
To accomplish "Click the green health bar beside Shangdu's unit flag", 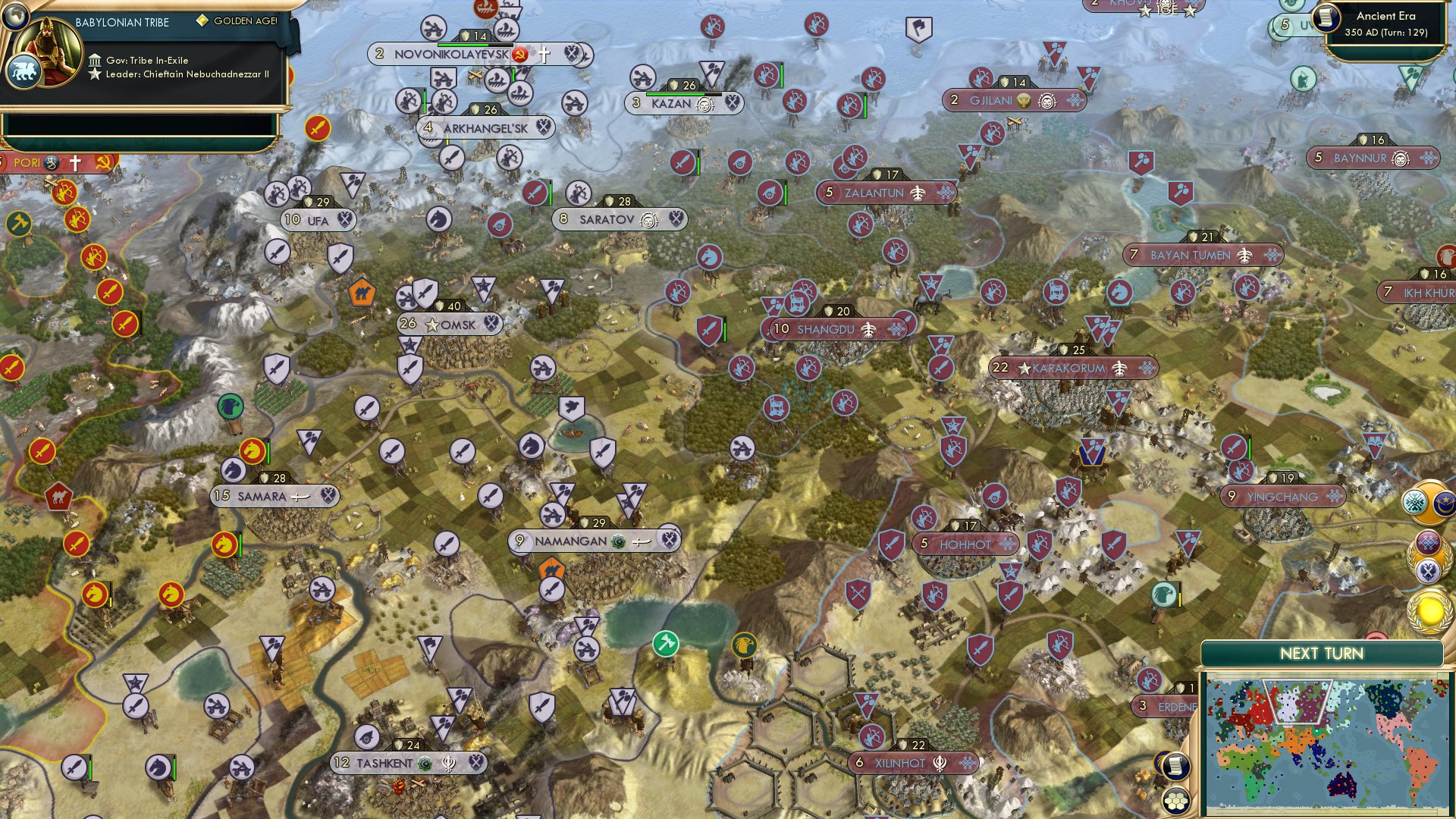I will click(x=724, y=331).
